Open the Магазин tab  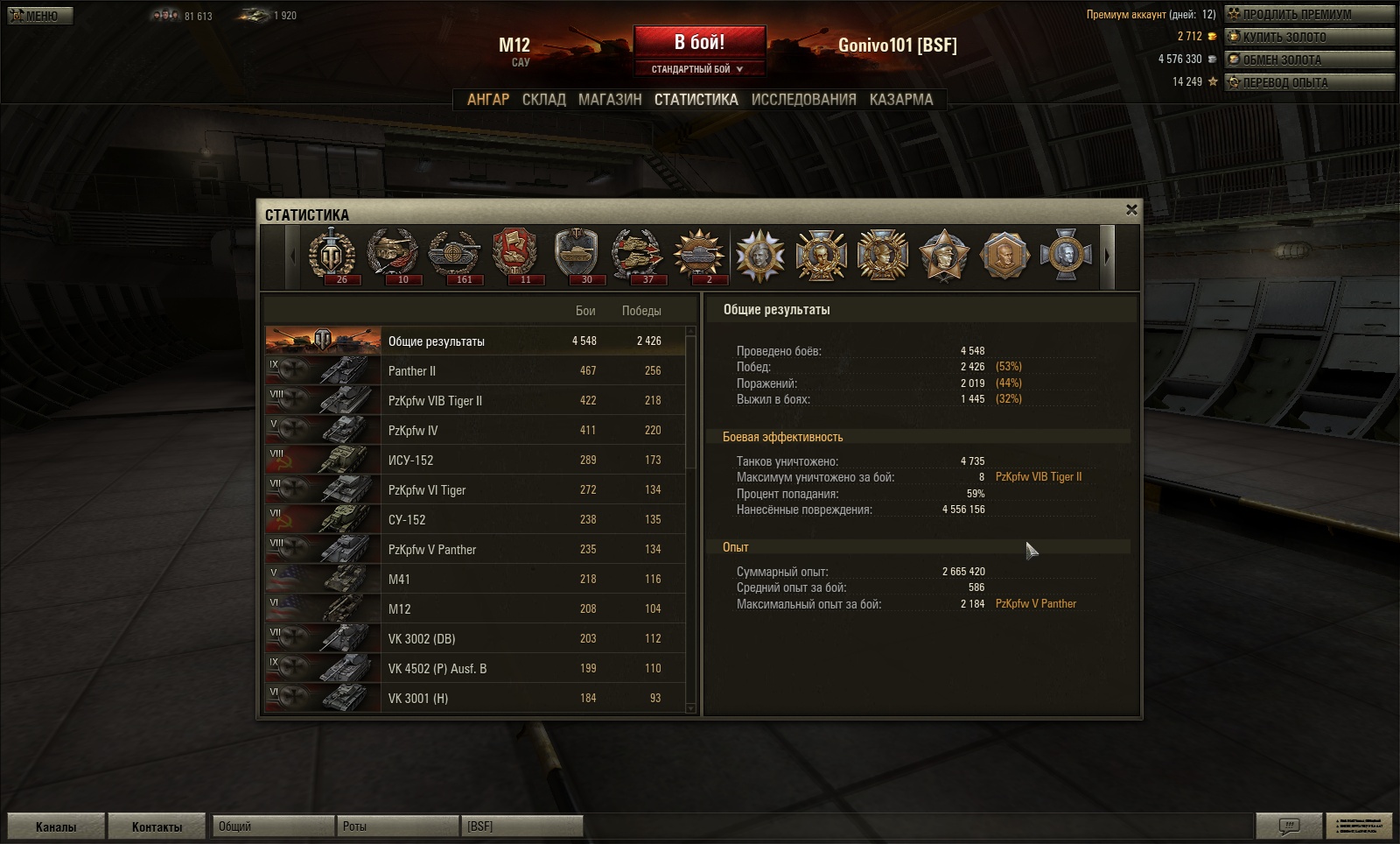(x=610, y=100)
